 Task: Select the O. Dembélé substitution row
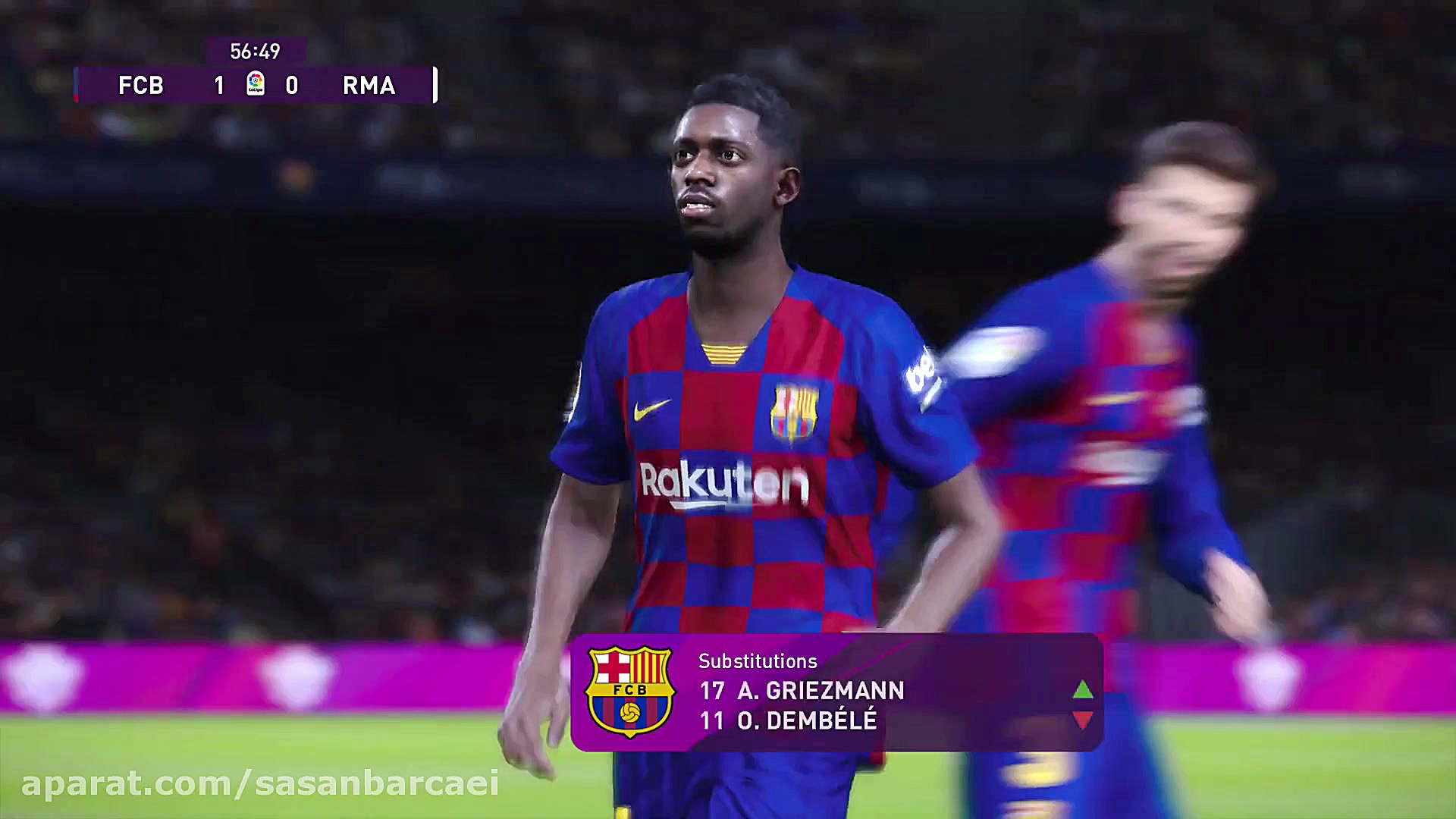[x=789, y=720]
